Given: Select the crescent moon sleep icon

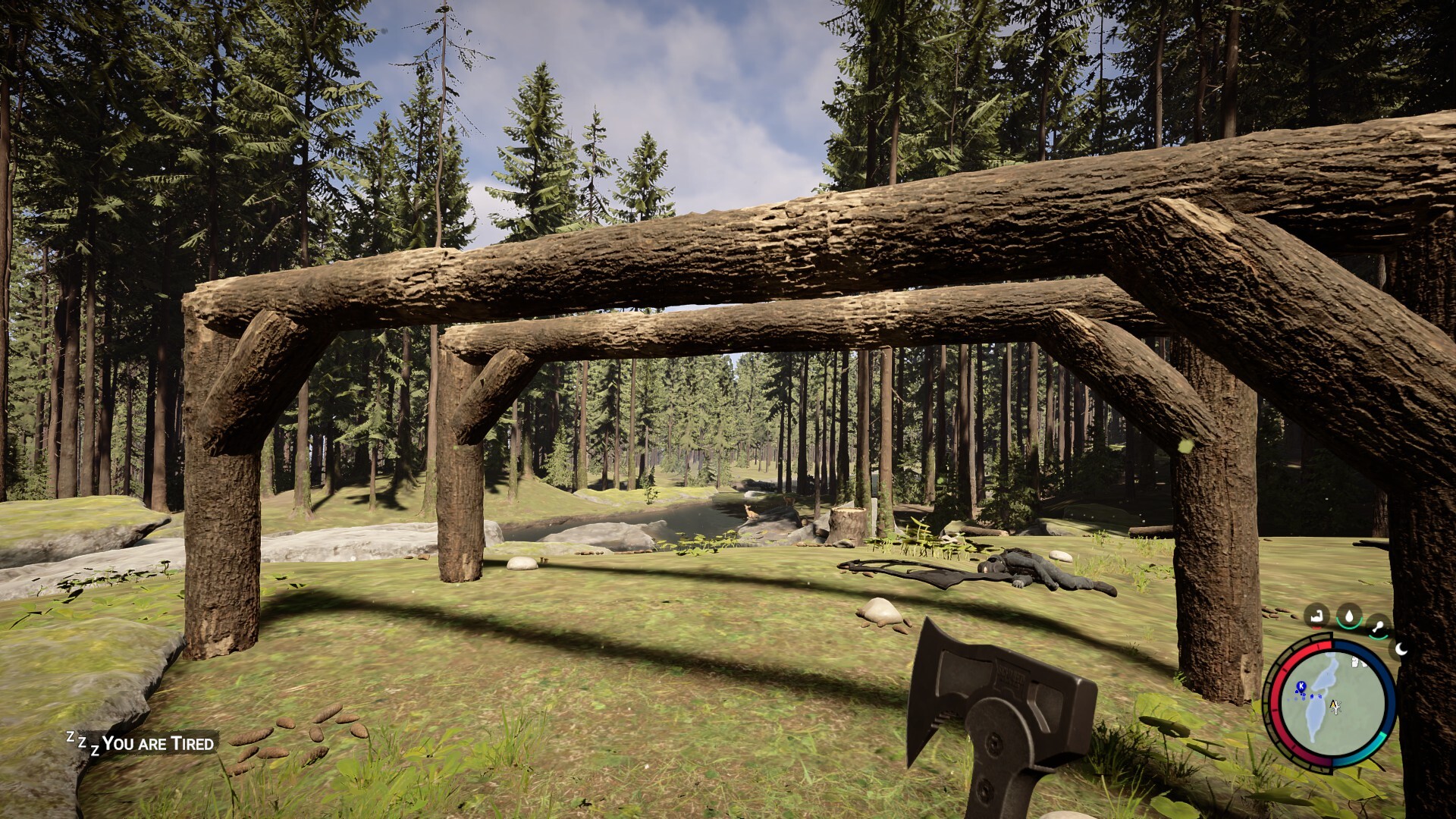Looking at the screenshot, I should click(x=1401, y=648).
